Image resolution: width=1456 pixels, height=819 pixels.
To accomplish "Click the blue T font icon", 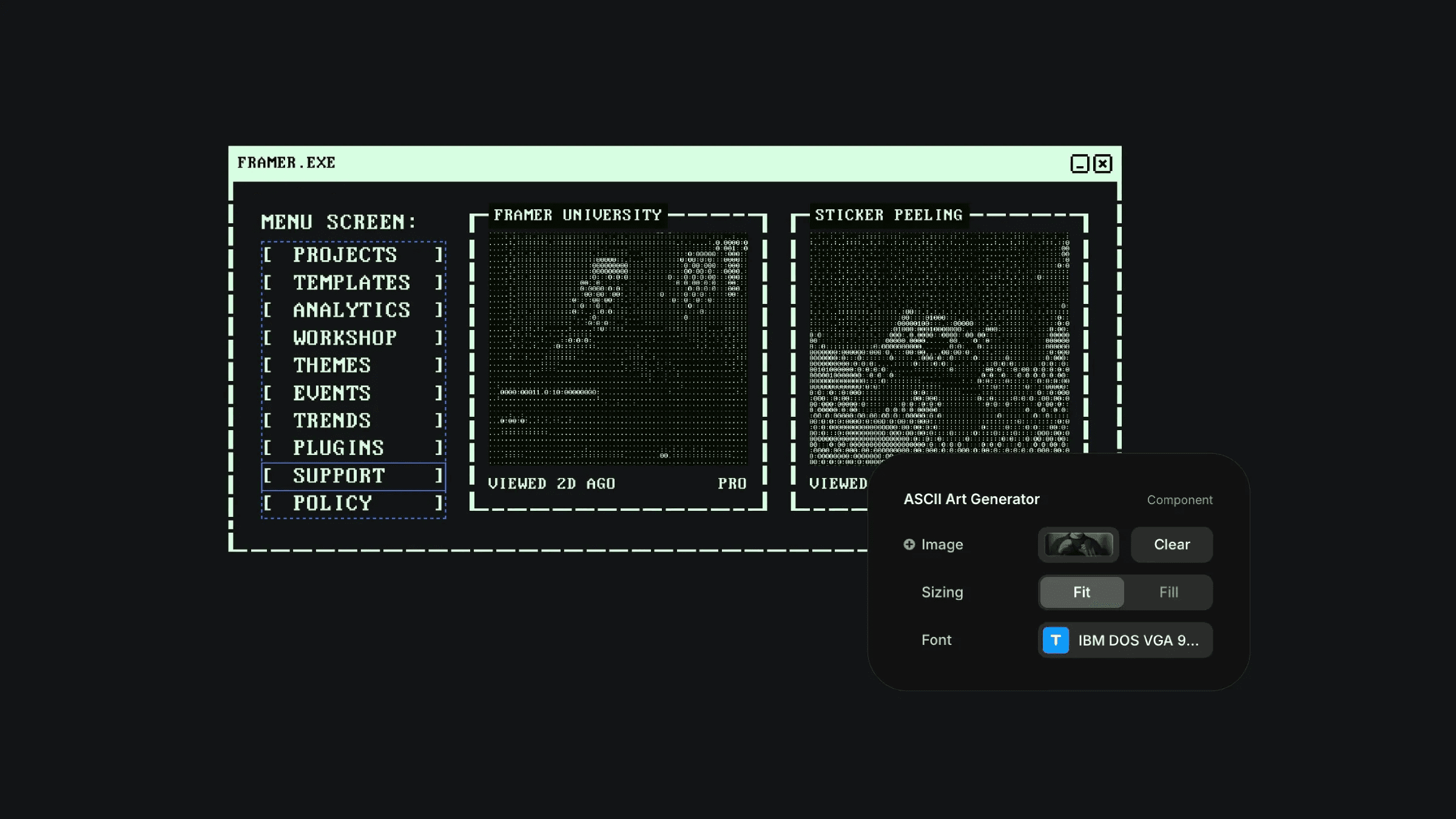I will click(x=1055, y=640).
